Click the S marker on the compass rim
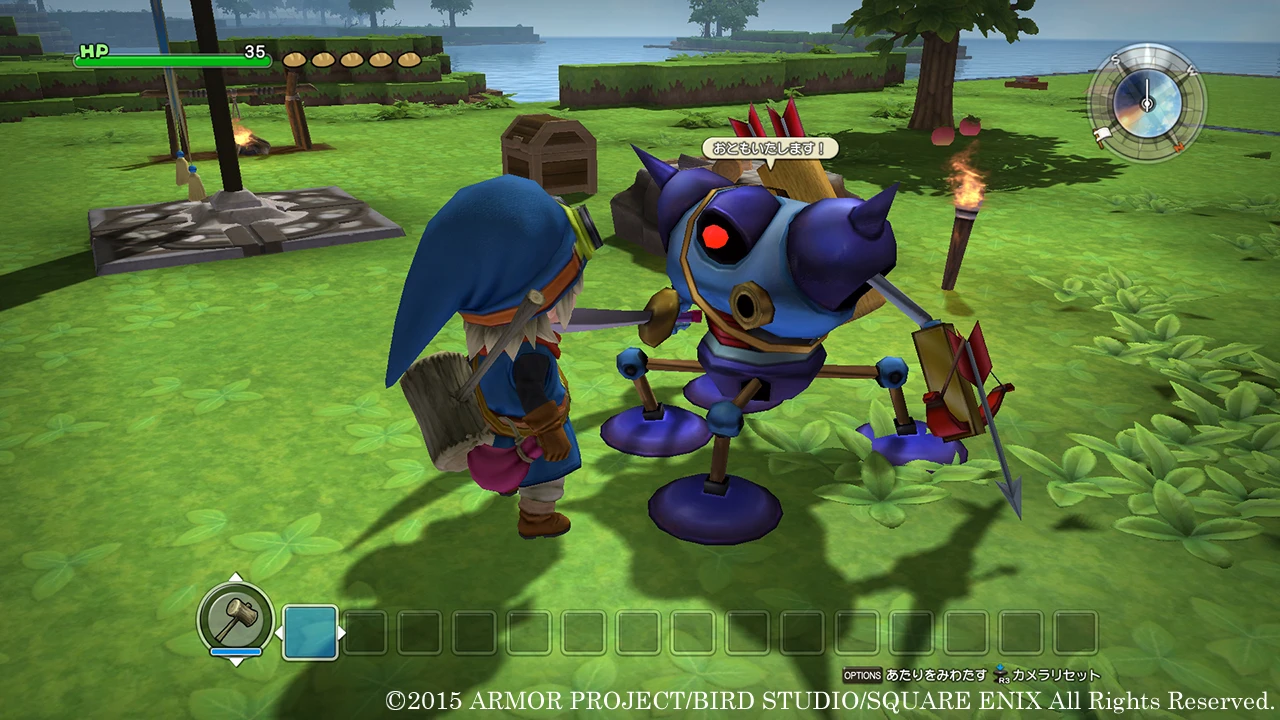The width and height of the screenshot is (1280, 720). click(1115, 59)
